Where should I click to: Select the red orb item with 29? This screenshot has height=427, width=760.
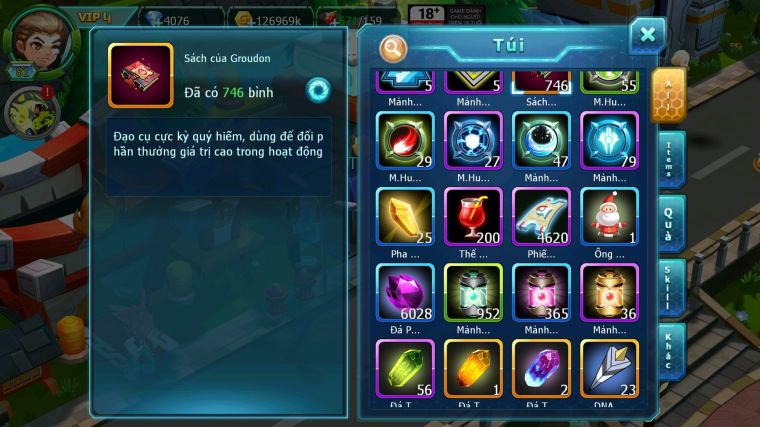click(405, 140)
